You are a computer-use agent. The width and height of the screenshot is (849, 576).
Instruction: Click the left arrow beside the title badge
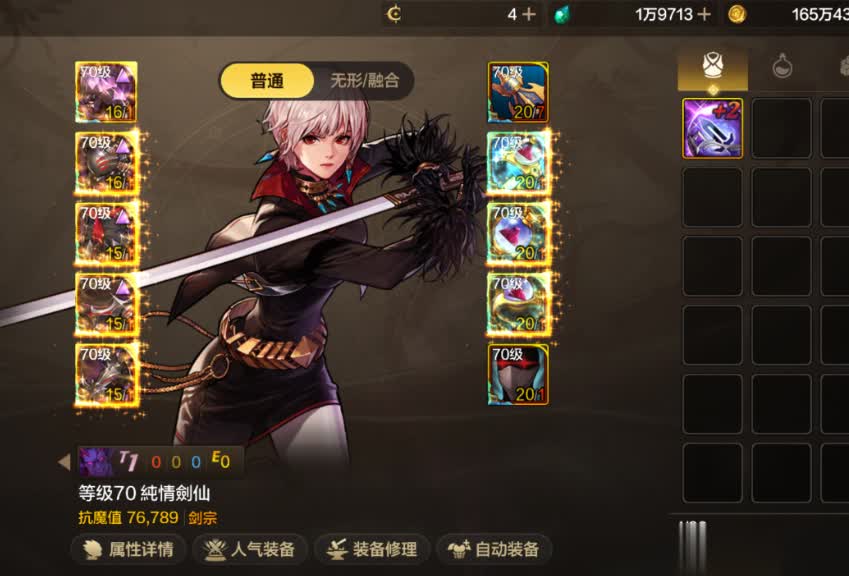pyautogui.click(x=65, y=462)
